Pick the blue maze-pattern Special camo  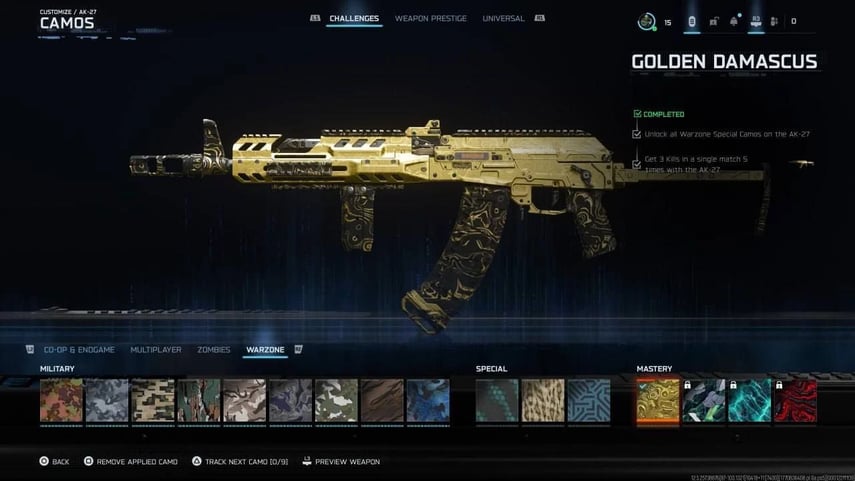[x=588, y=400]
